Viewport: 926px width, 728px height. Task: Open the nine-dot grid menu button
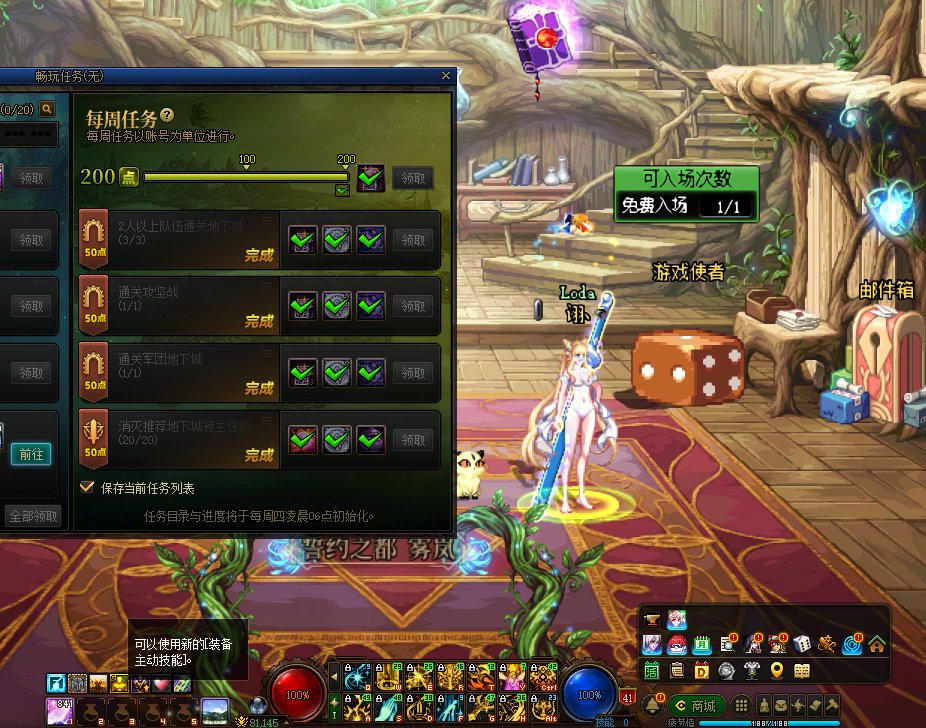point(741,706)
